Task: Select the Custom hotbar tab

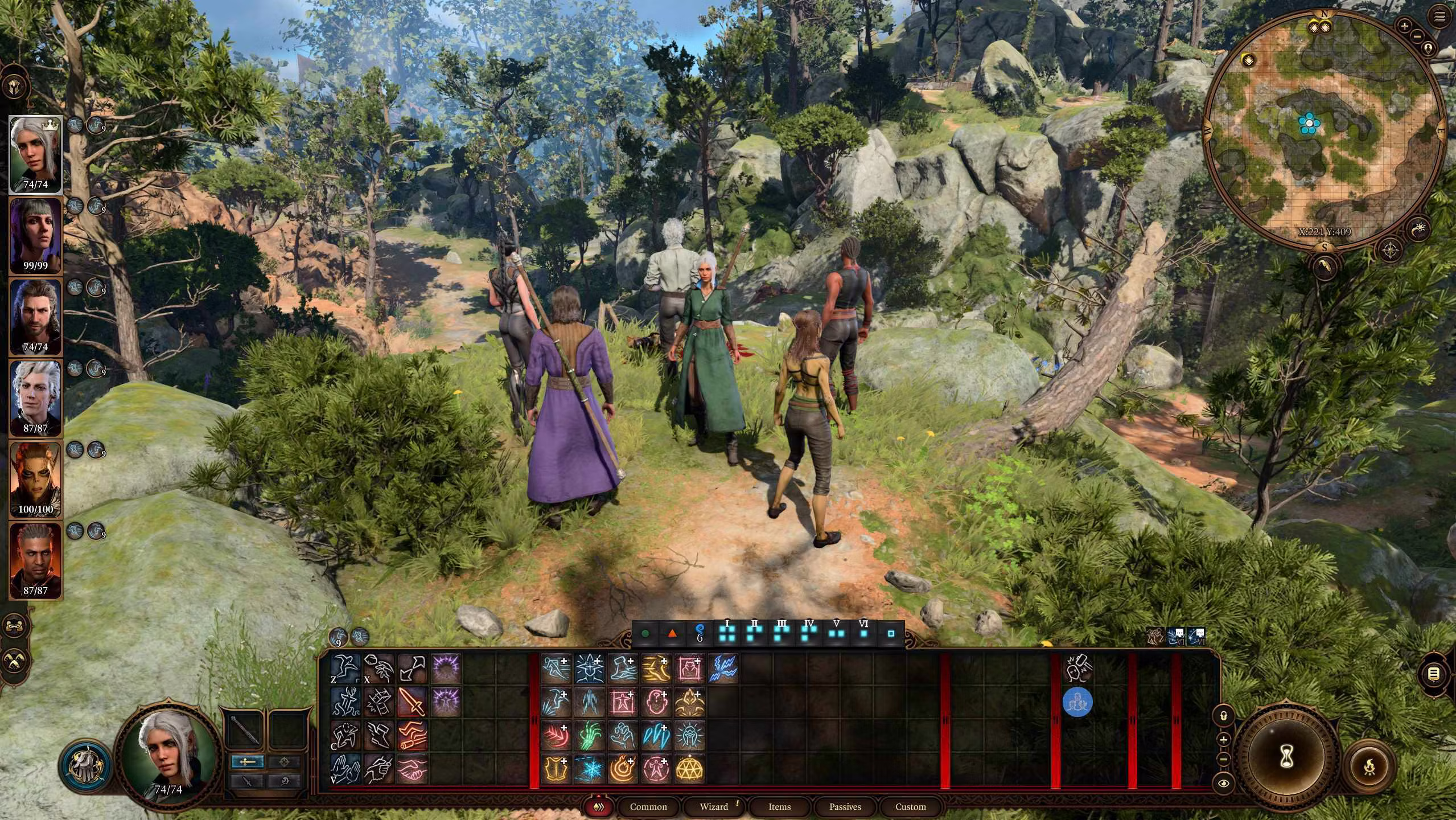Action: click(x=910, y=806)
